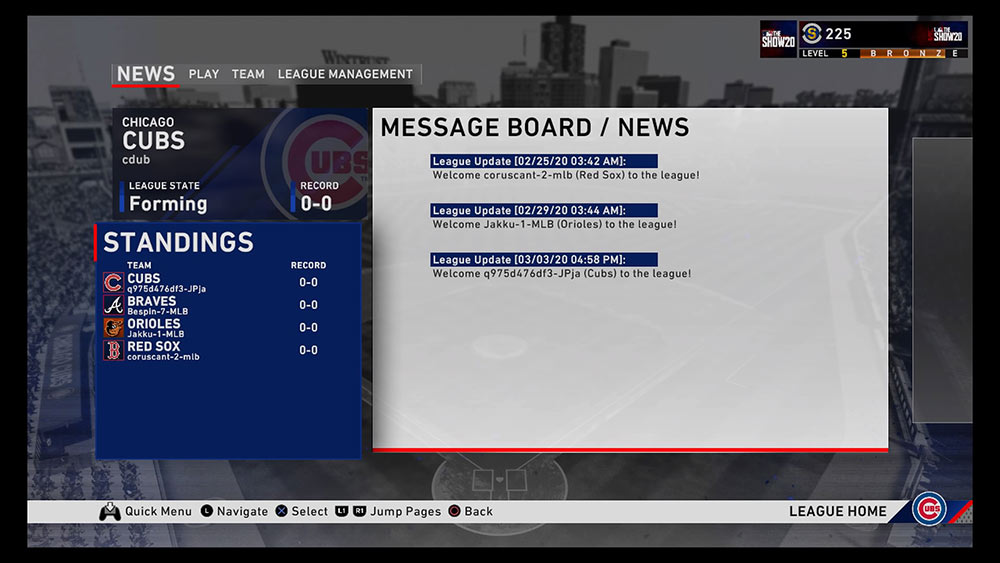Switch to the News tab
Viewport: 1000px width, 563px height.
145,74
